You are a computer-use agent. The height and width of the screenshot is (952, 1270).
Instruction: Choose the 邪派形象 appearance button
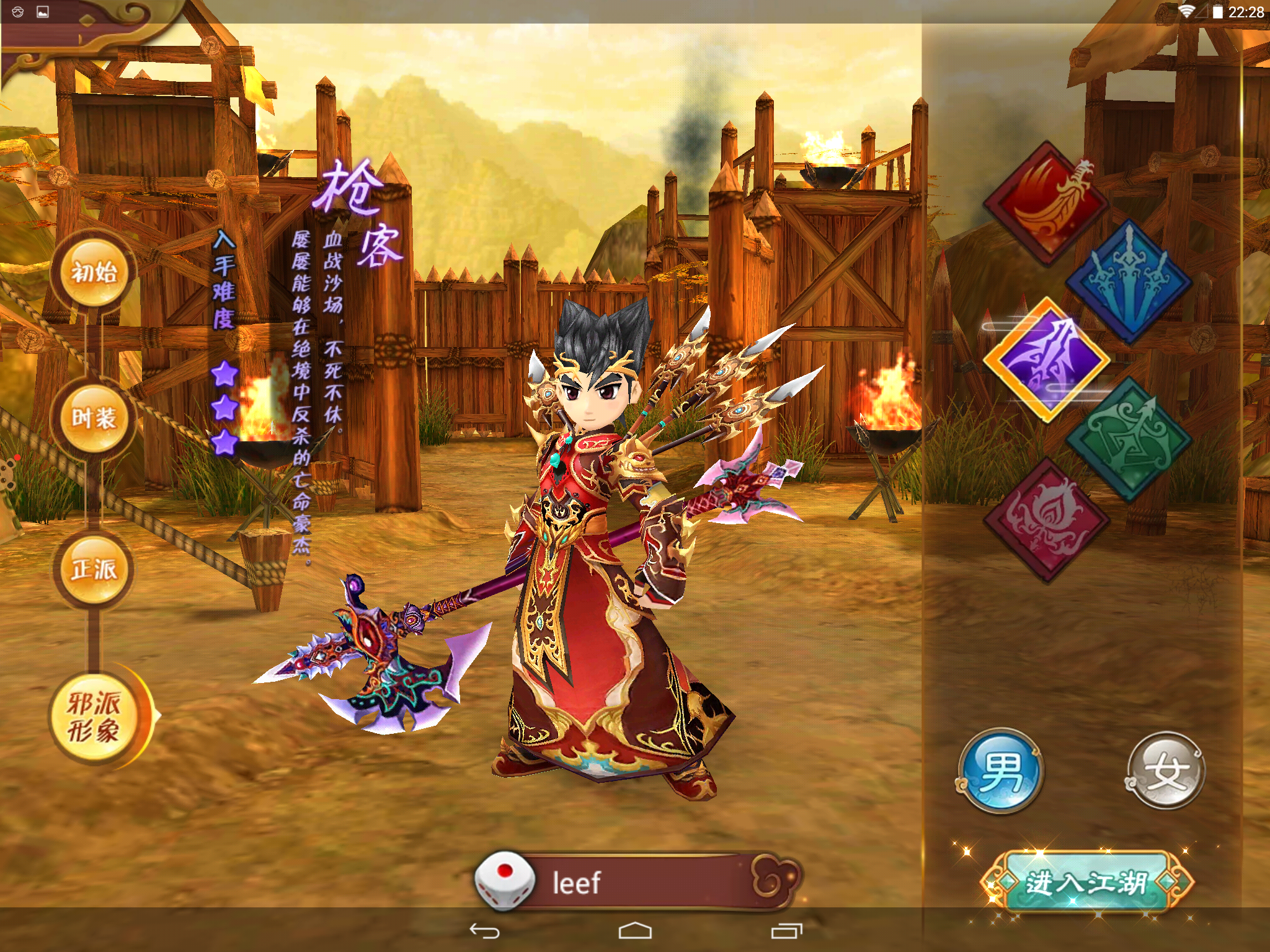95,718
